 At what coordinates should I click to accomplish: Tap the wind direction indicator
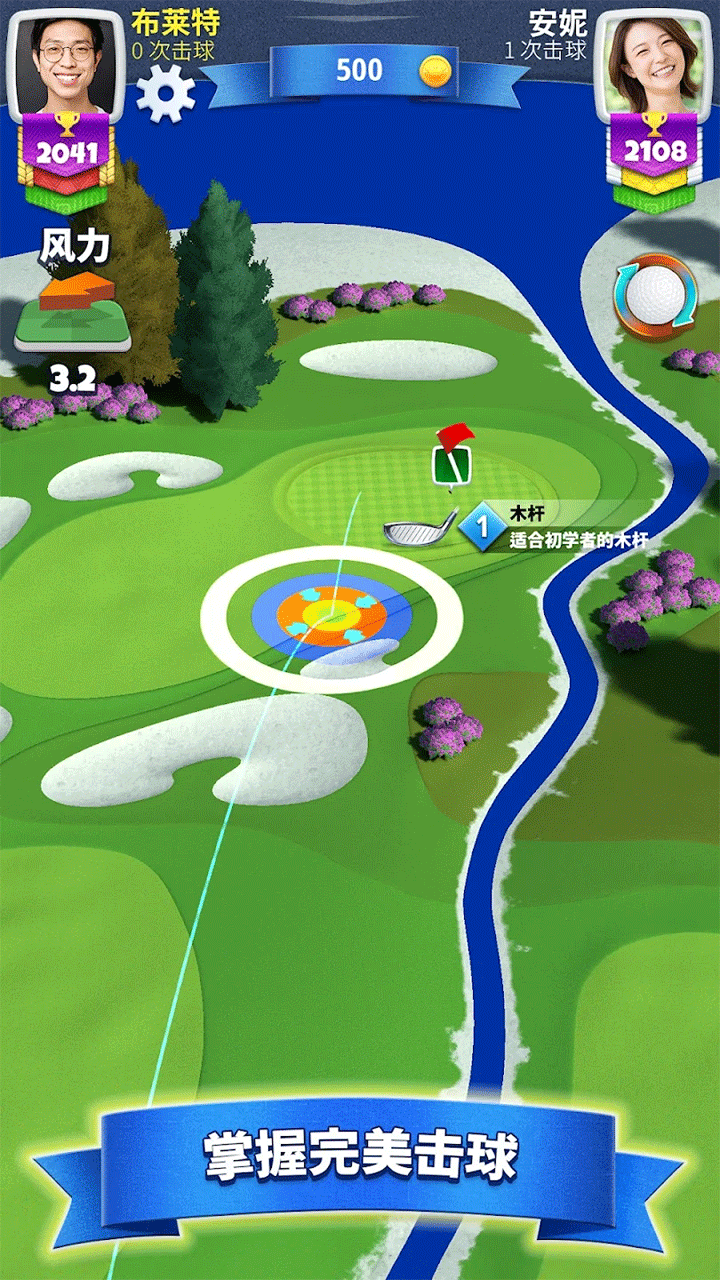tap(72, 312)
